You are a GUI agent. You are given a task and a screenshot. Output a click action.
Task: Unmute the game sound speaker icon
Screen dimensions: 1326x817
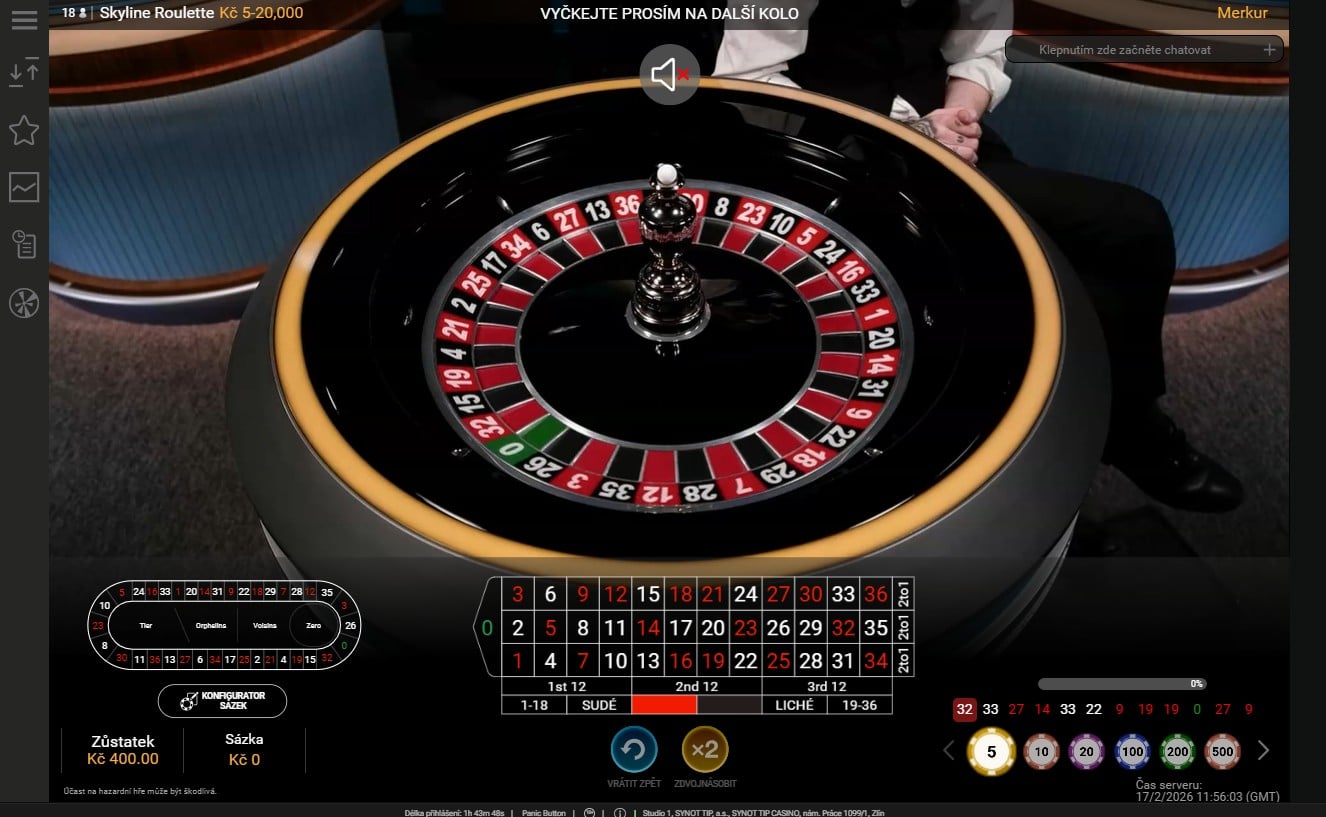coord(668,75)
